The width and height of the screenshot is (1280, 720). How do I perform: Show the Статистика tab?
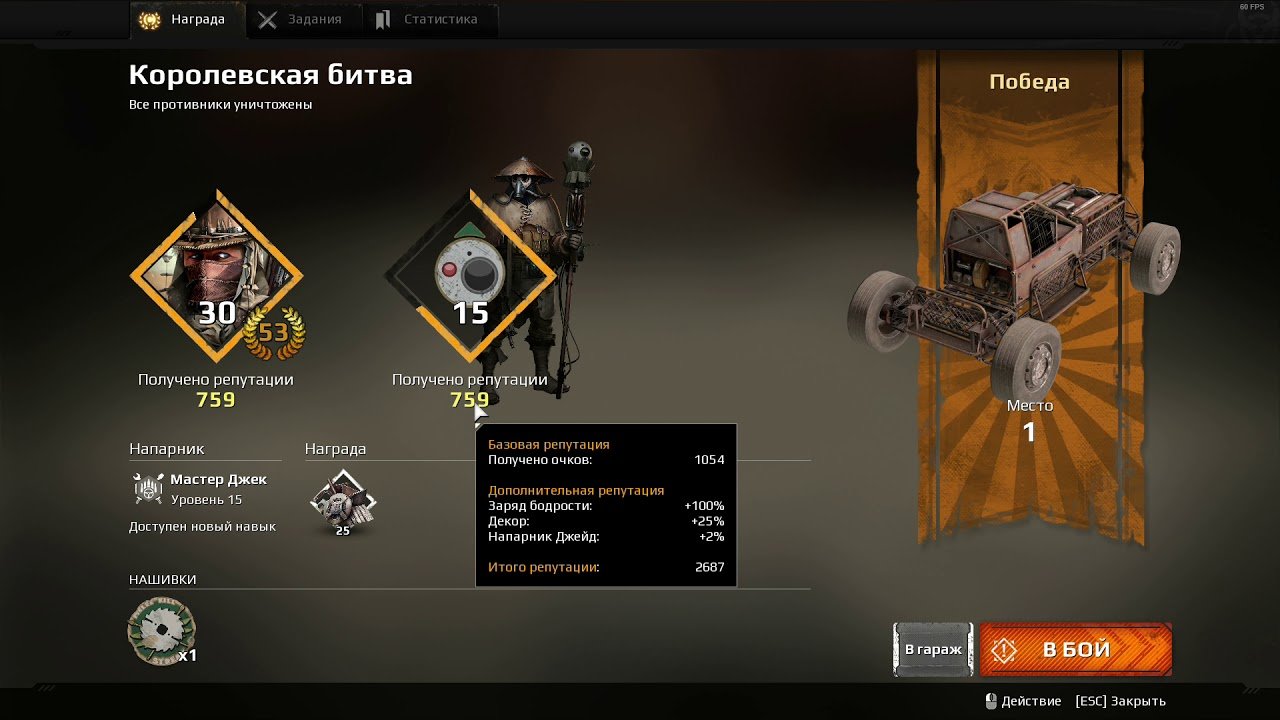pos(427,20)
